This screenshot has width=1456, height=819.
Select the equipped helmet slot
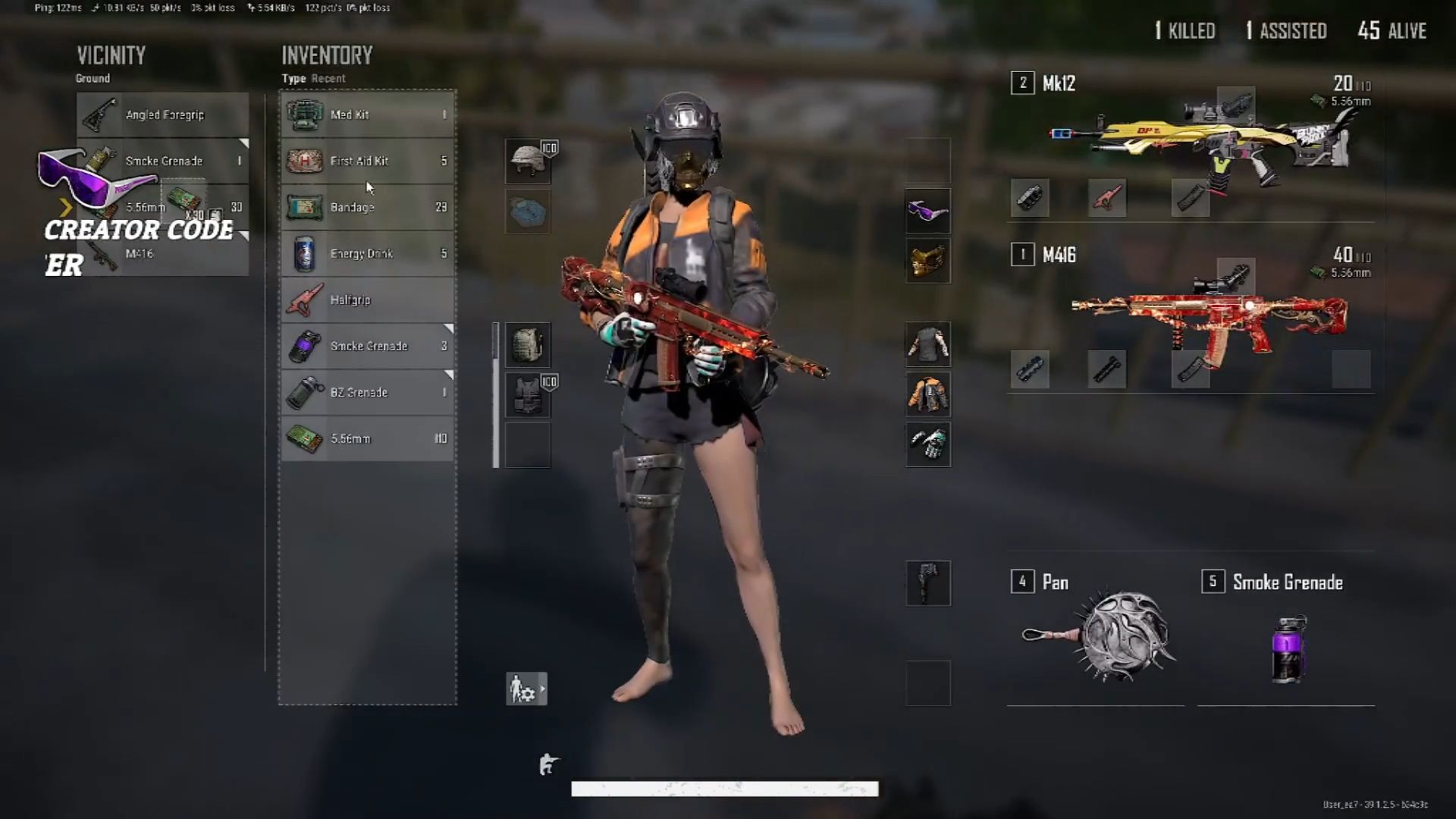(528, 161)
